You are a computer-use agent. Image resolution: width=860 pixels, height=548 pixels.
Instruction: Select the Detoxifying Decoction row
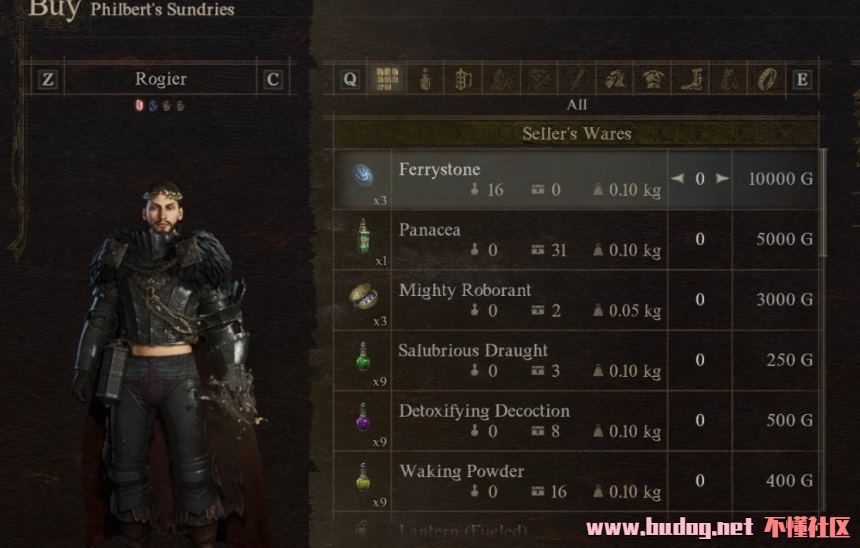500,420
